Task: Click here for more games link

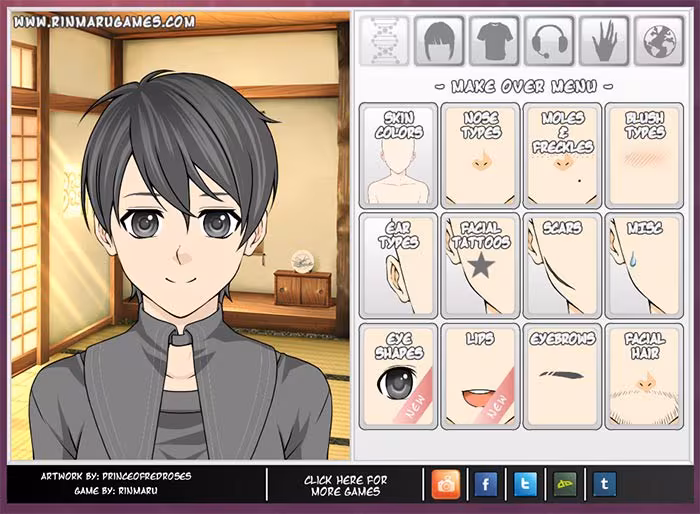Action: pyautogui.click(x=345, y=486)
